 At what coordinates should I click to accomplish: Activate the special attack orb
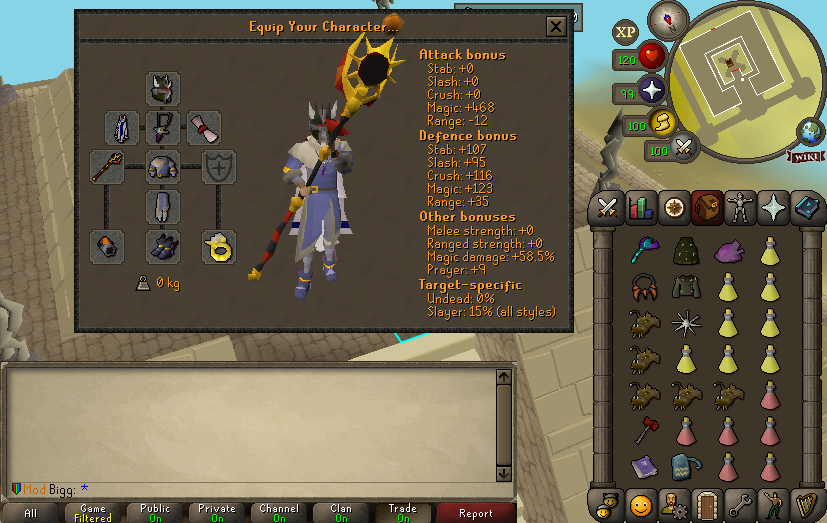click(684, 149)
